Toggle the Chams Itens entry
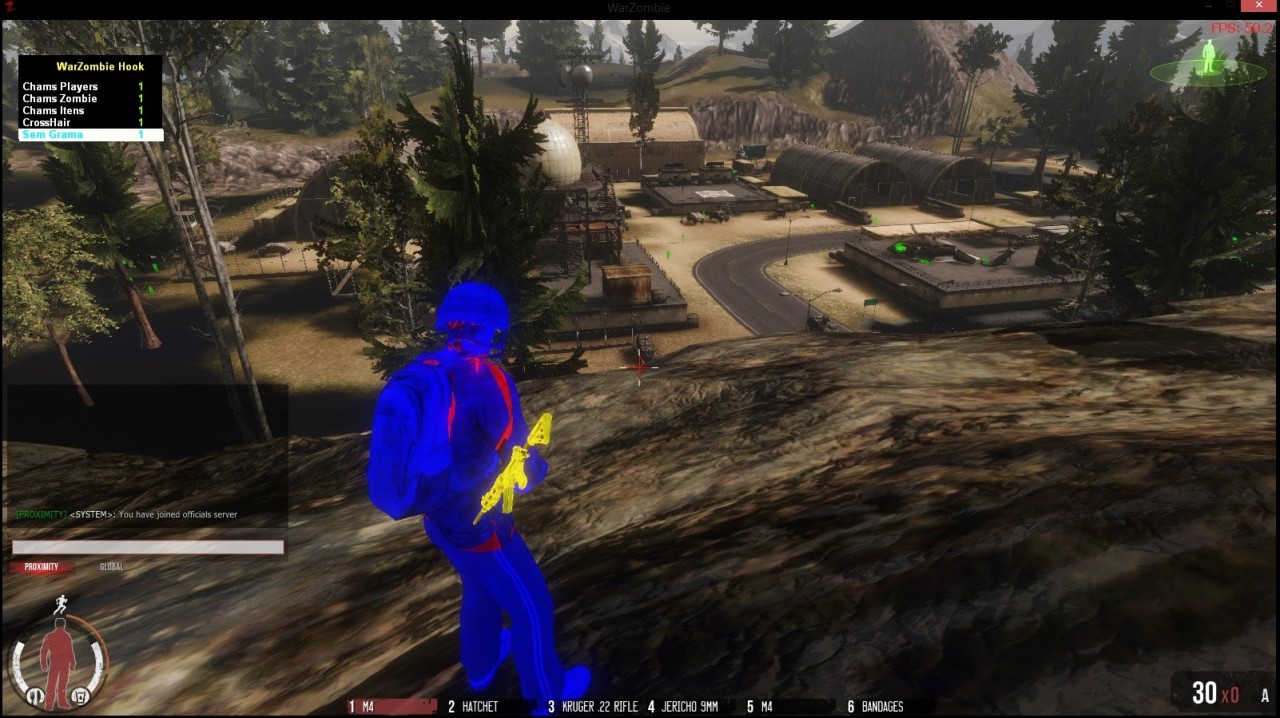The height and width of the screenshot is (718, 1280). [x=53, y=111]
